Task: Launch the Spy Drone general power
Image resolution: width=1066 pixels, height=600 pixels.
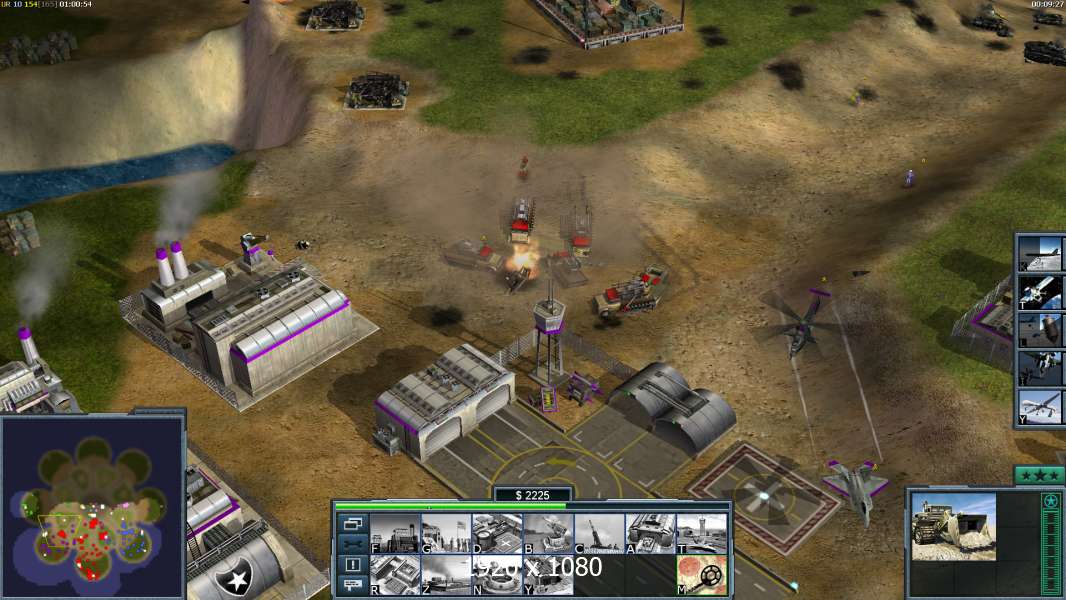Action: pyautogui.click(x=1041, y=405)
